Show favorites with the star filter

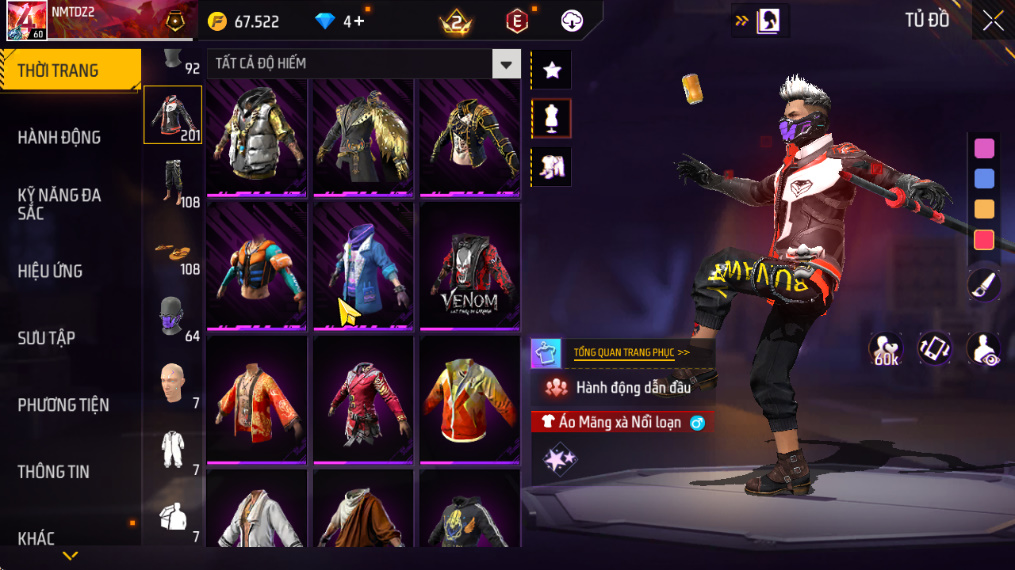551,70
